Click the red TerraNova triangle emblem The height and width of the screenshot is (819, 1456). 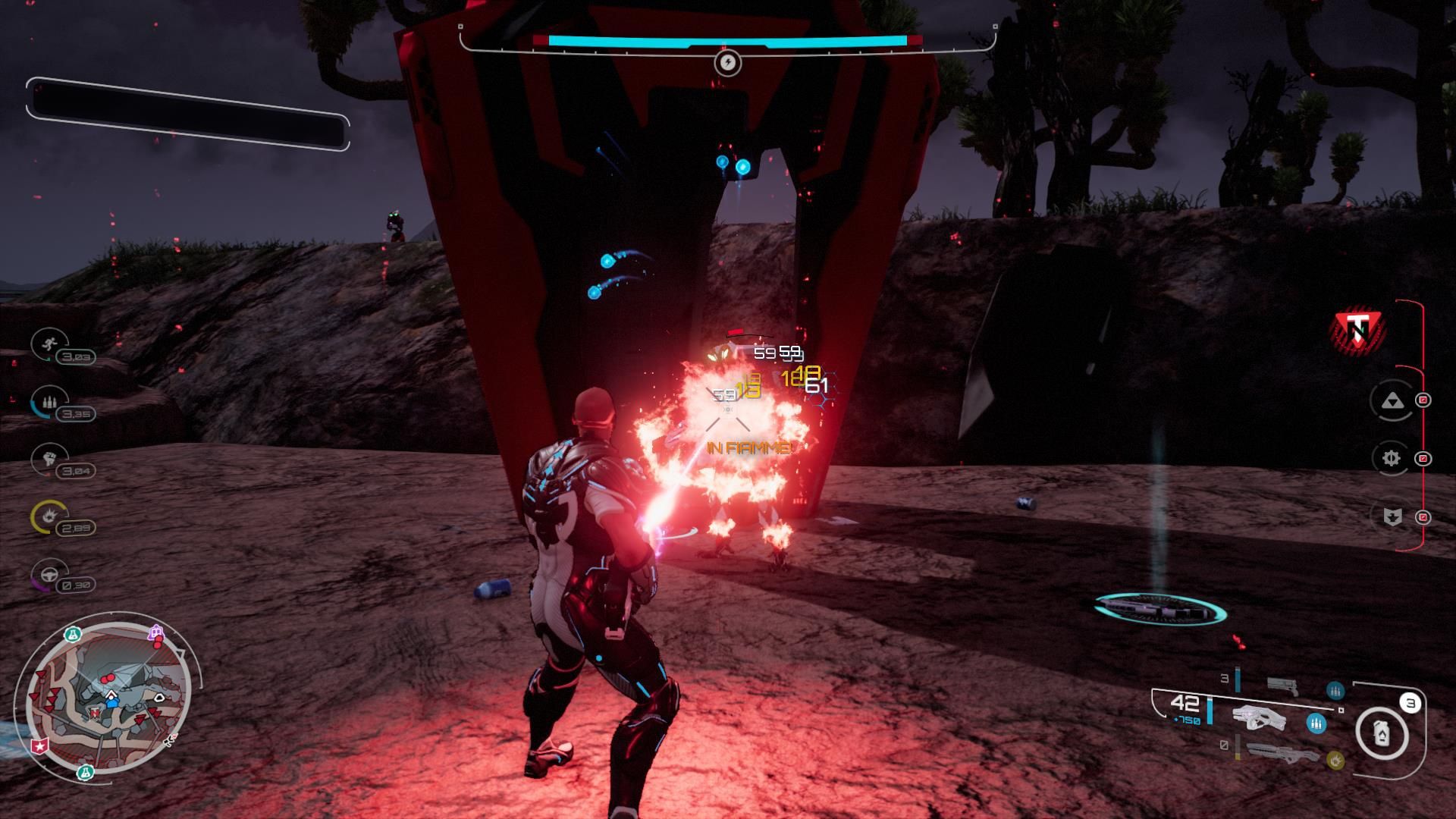1359,329
